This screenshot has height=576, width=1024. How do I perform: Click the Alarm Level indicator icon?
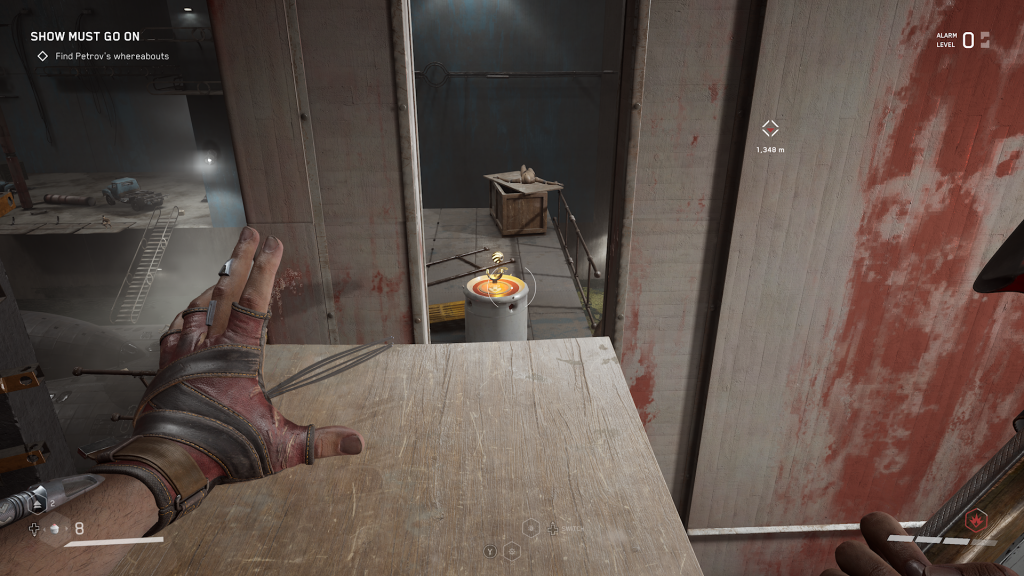984,40
